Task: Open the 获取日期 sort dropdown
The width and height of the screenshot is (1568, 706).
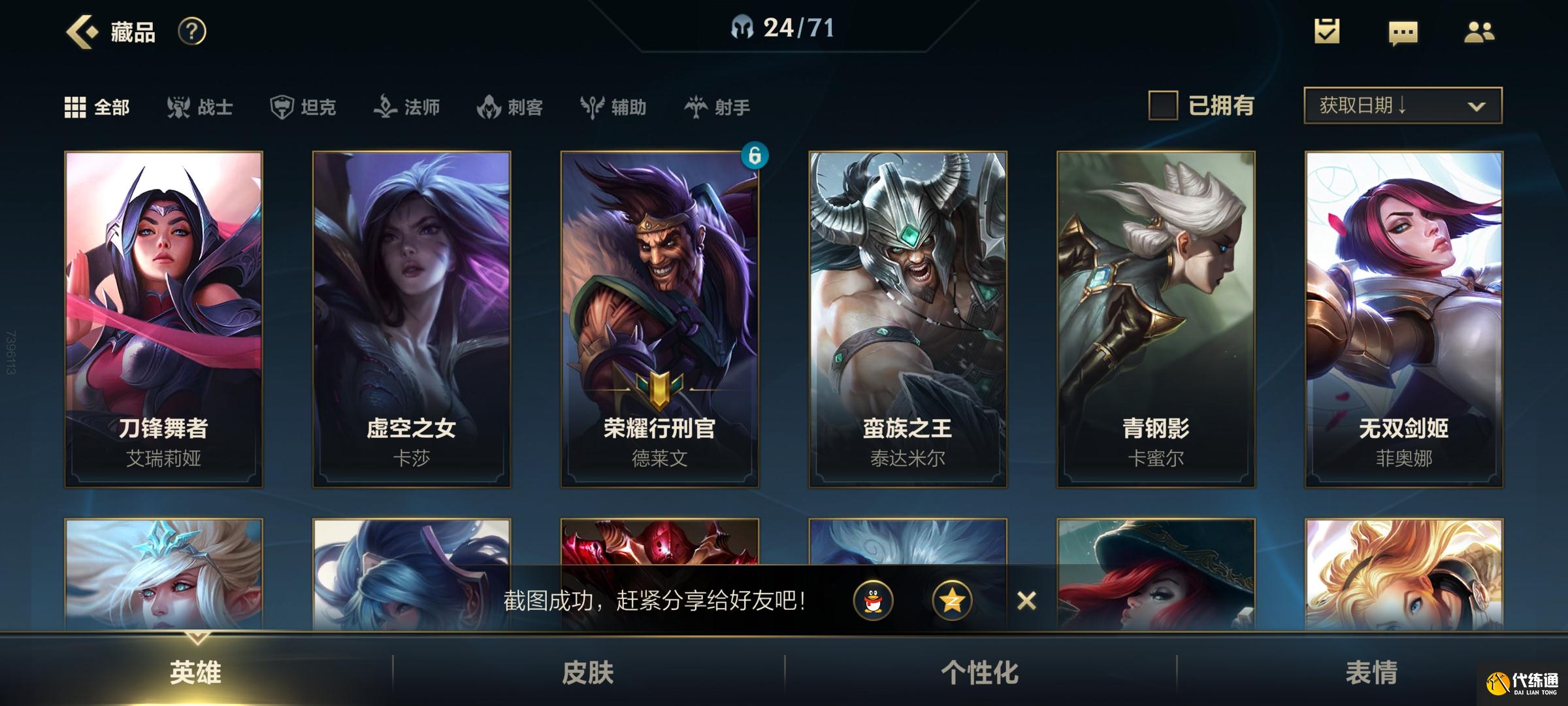Action: coord(1401,105)
